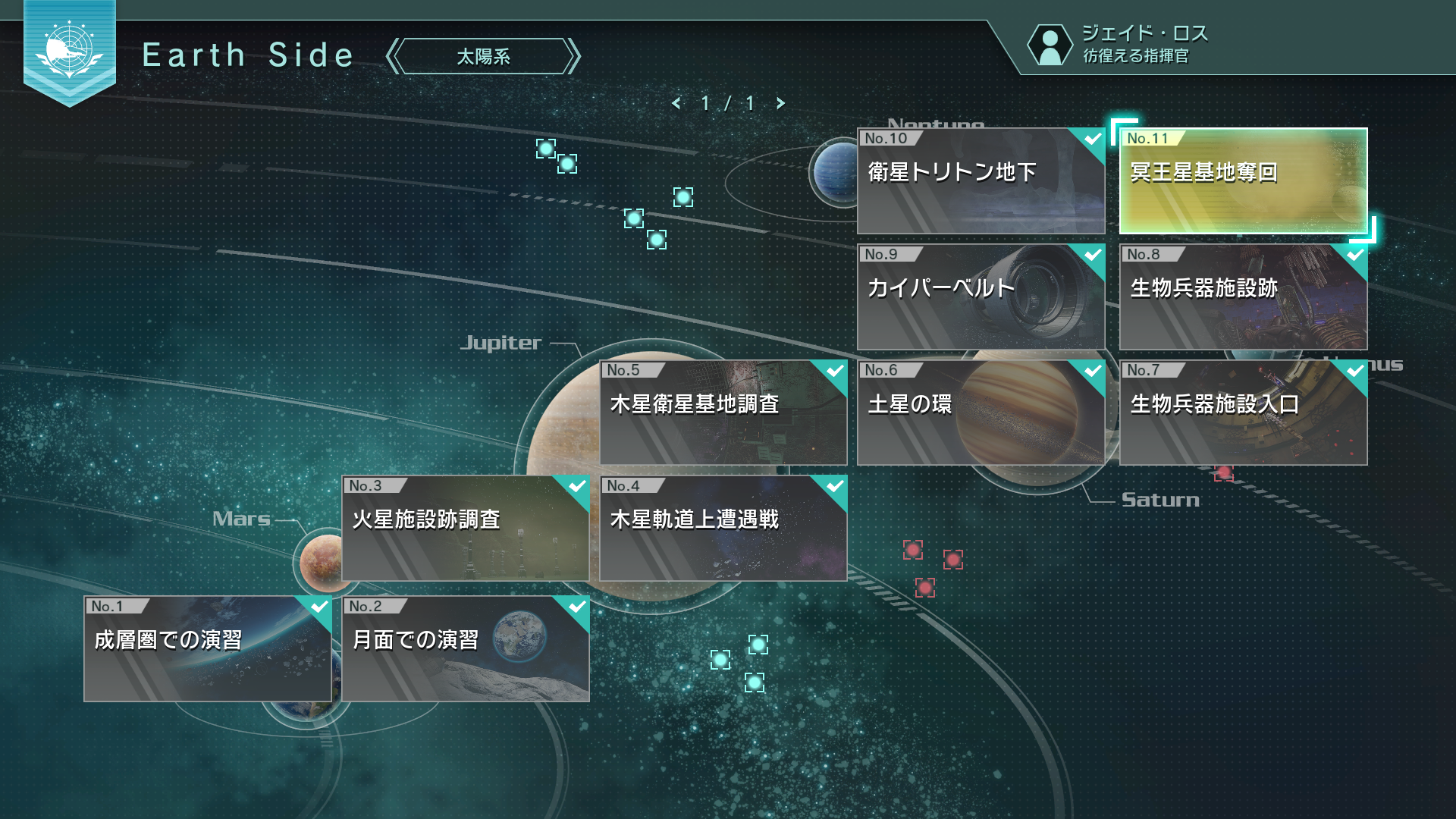Choose mission No.9 カイパーベルト
Viewport: 1456px width, 819px height.
pos(981,296)
